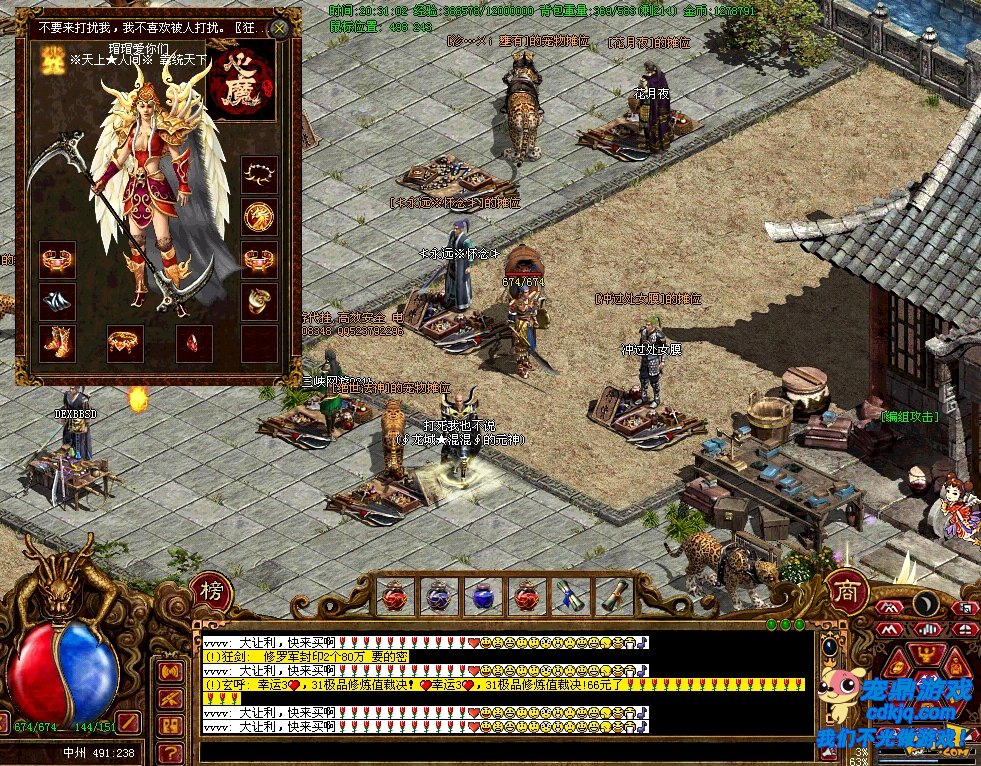Select the silver claw item slot
Screen dimensions: 981x766
[x=56, y=300]
